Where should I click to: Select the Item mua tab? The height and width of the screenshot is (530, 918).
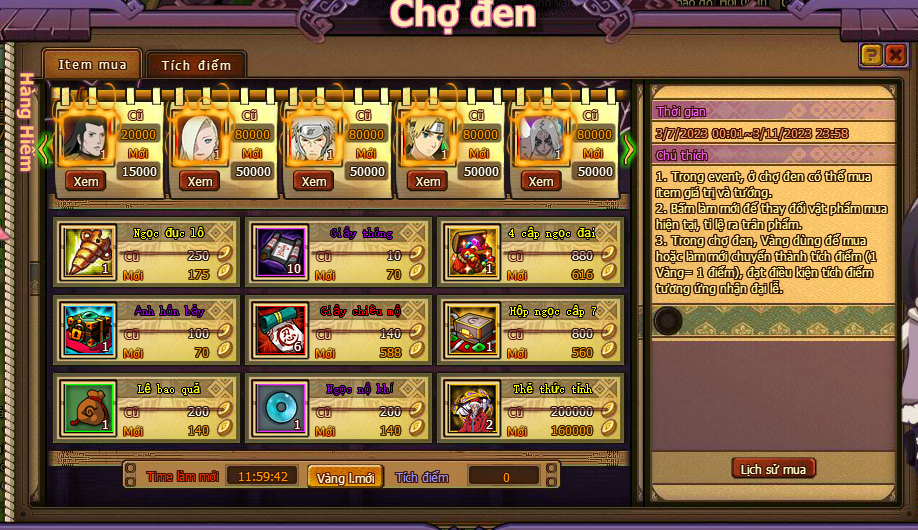(x=92, y=65)
